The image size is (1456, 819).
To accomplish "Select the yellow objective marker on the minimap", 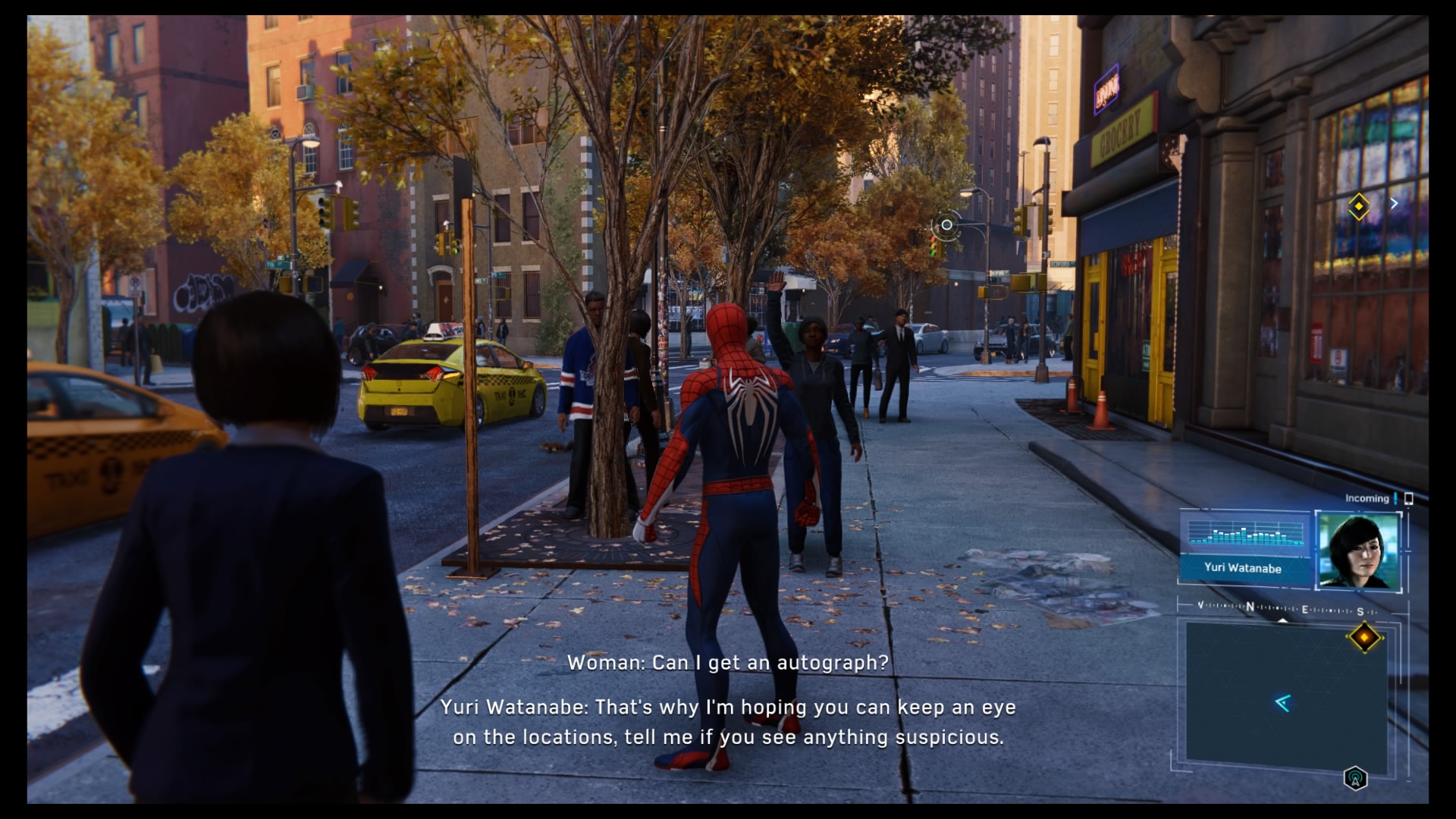I will (x=1364, y=638).
